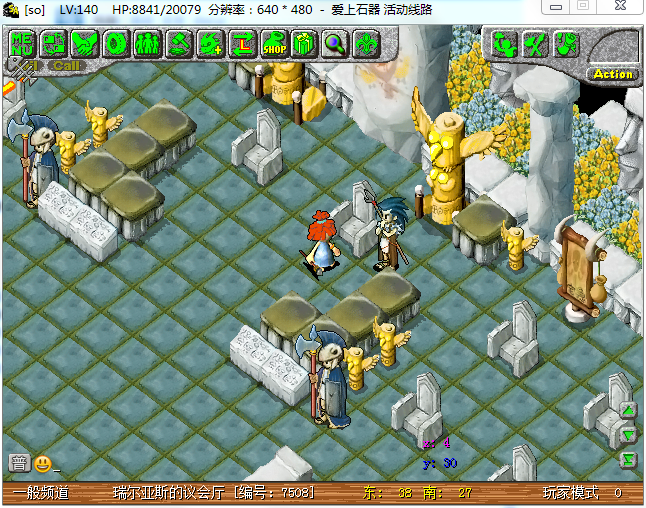Click the green down arrow on the right edge
Screen dimensions: 646x508
click(x=628, y=435)
